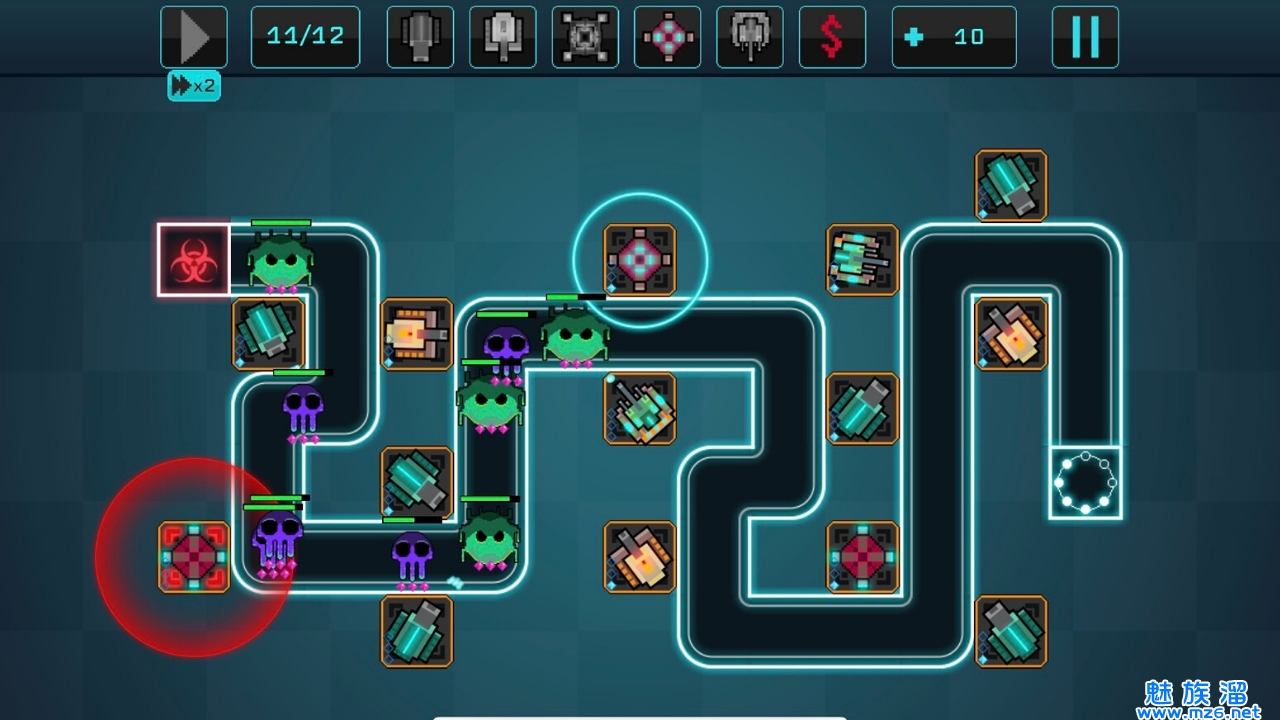Click the start-wave play arrow button
Viewport: 1280px width, 720px height.
[x=194, y=37]
